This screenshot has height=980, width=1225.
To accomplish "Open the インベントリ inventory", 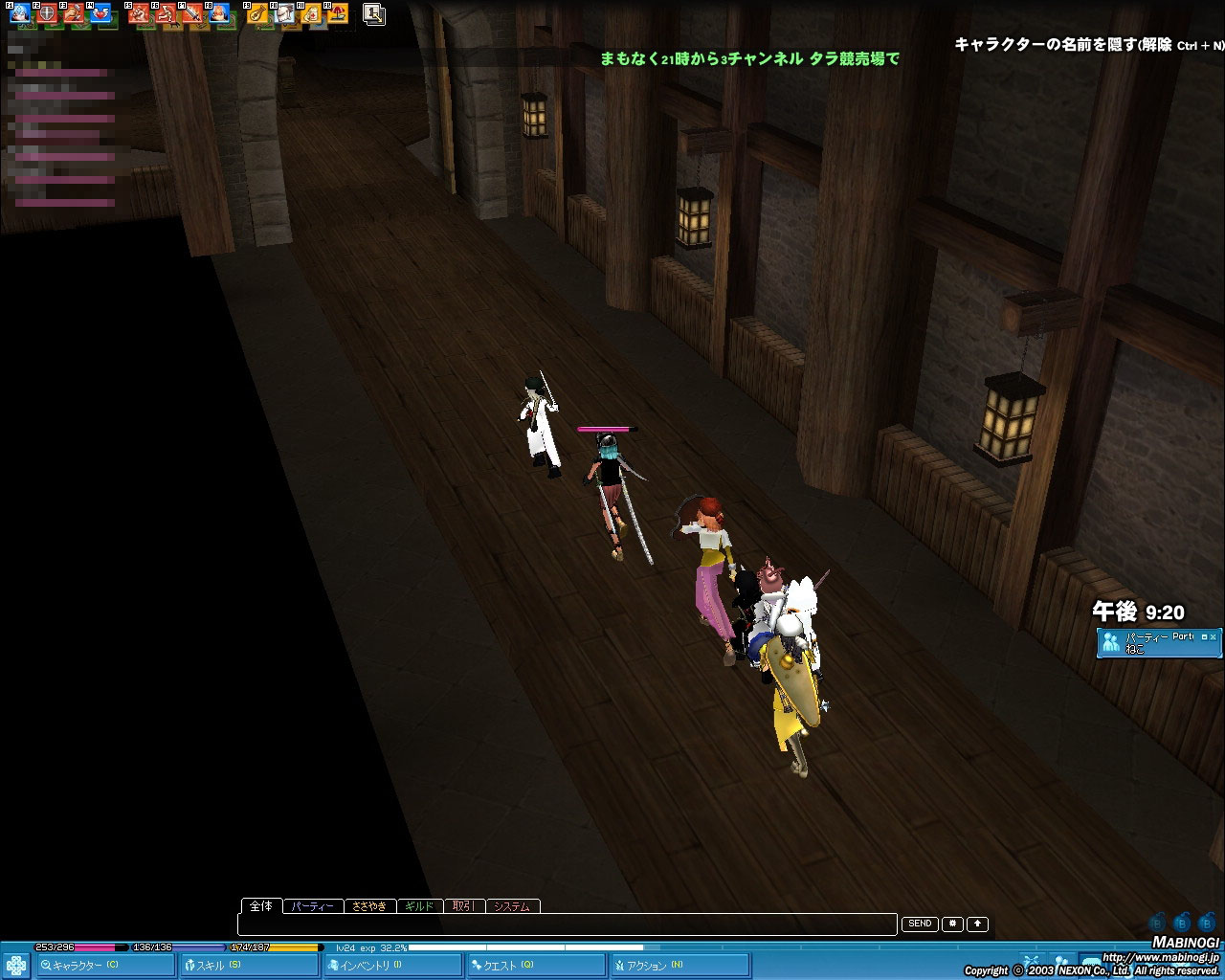I will coord(390,966).
